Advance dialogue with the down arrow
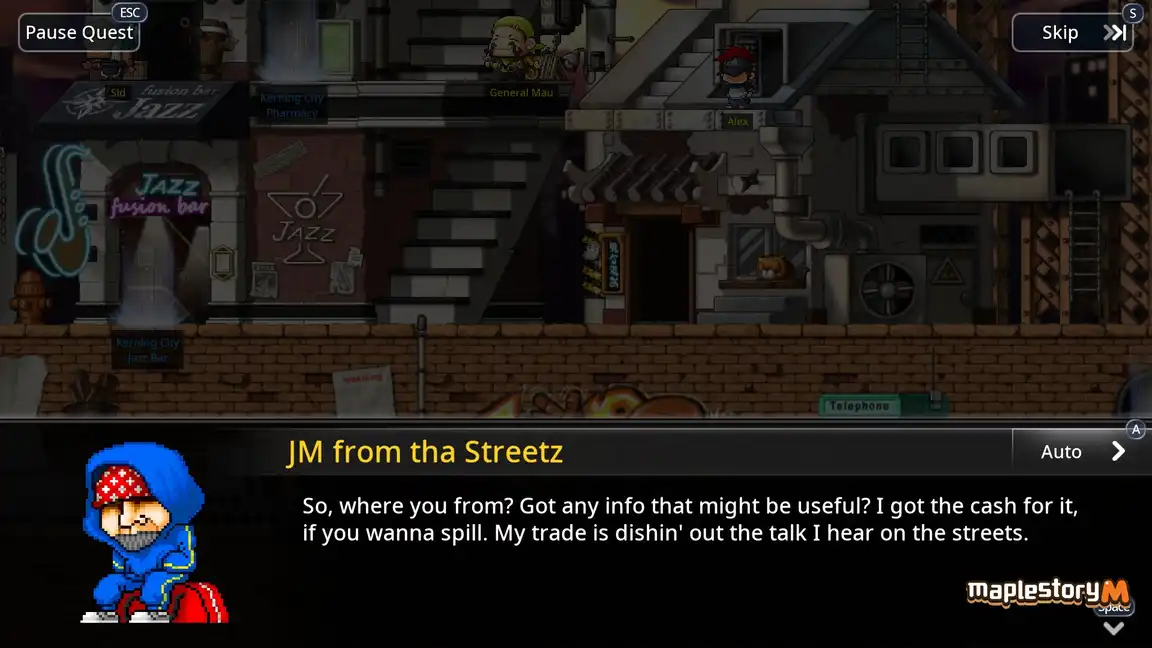This screenshot has height=648, width=1152. [x=1113, y=627]
